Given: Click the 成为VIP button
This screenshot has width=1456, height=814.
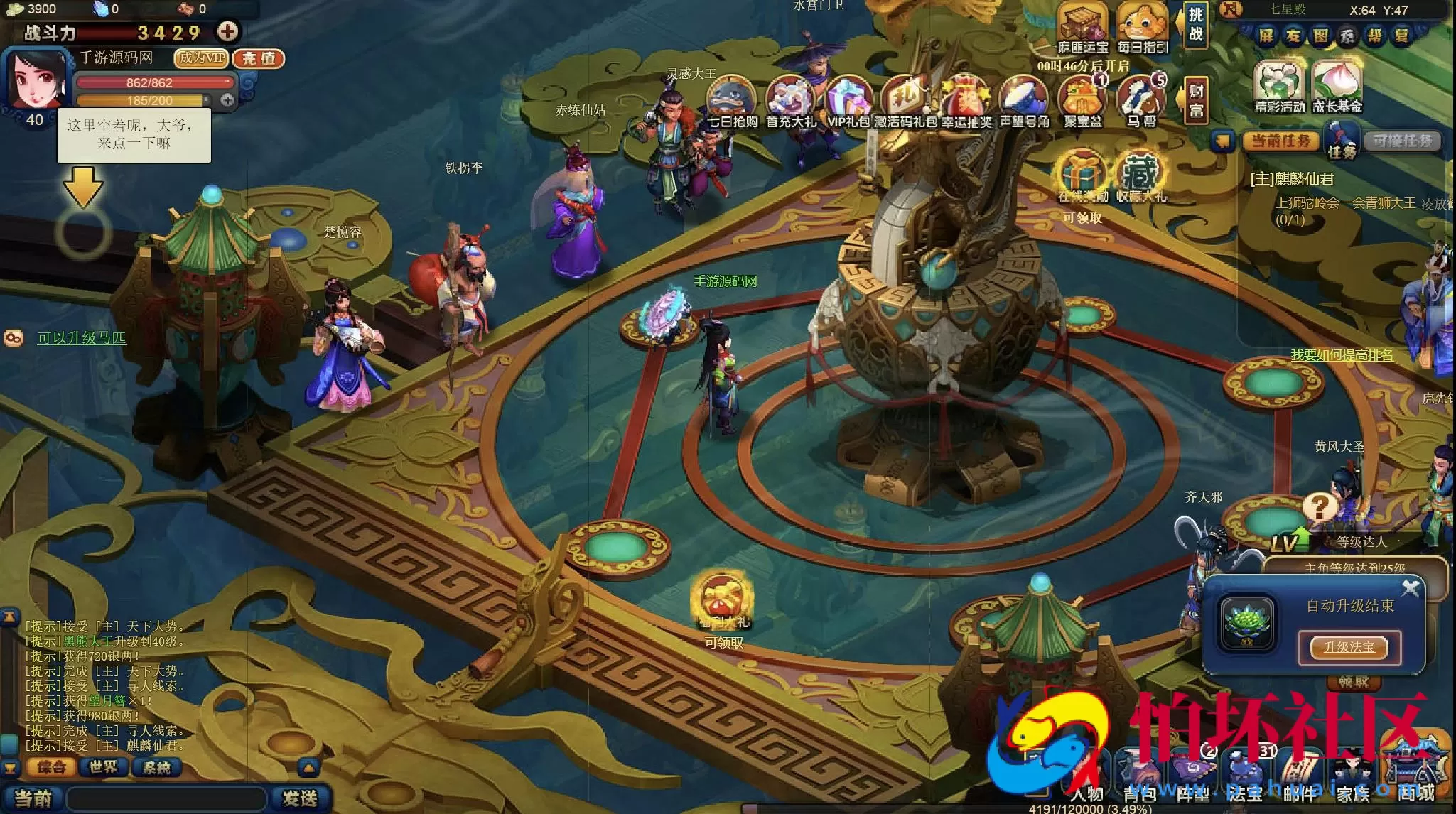Looking at the screenshot, I should coord(202,58).
